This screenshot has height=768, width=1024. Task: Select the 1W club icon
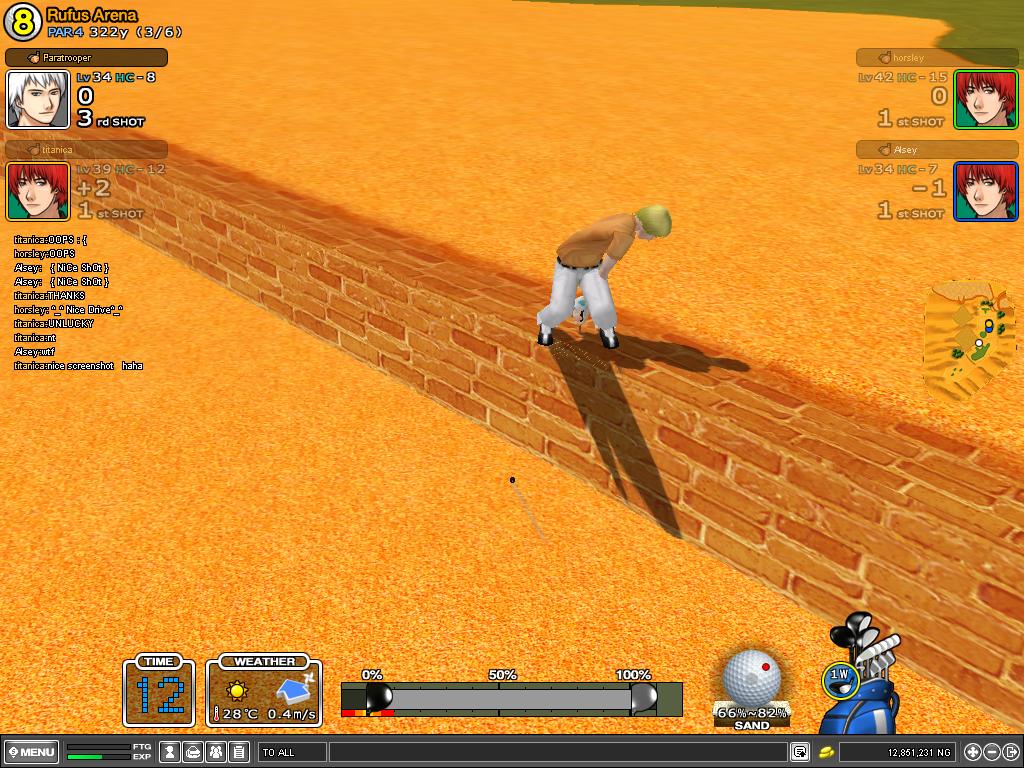point(840,676)
